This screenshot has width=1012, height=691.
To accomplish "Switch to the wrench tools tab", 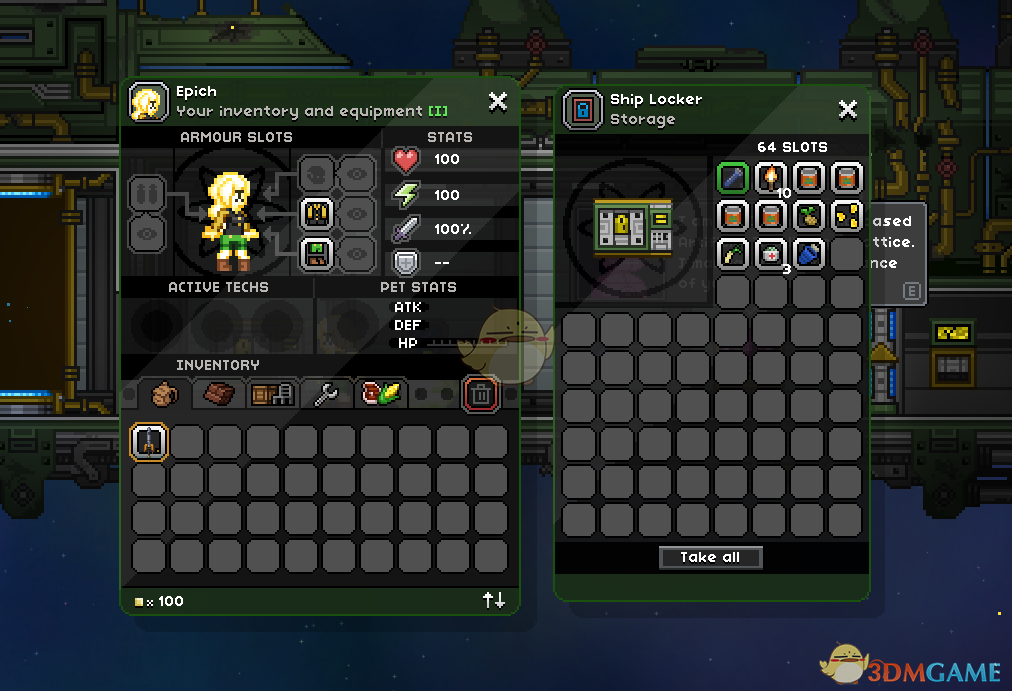I will 327,394.
